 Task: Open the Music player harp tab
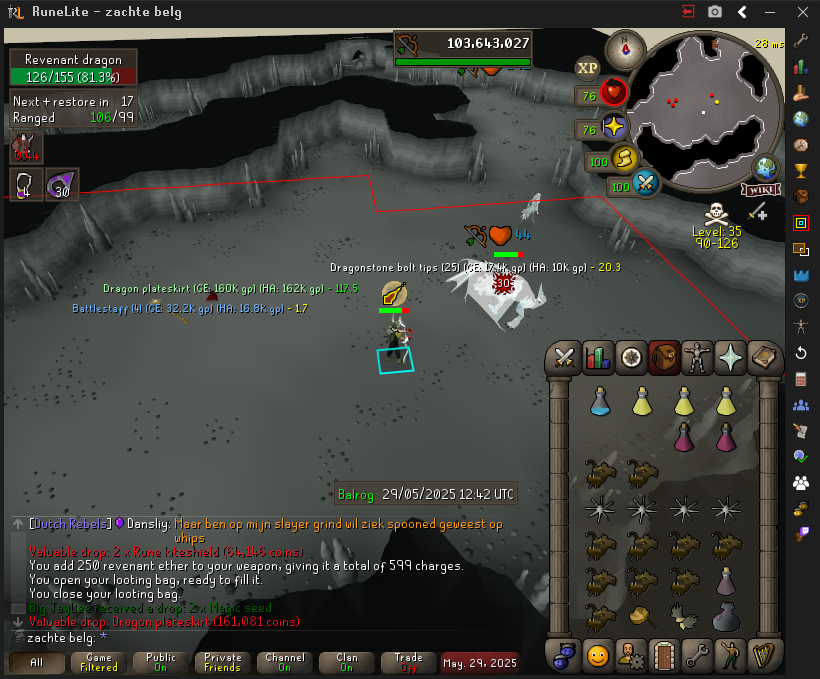(765, 656)
